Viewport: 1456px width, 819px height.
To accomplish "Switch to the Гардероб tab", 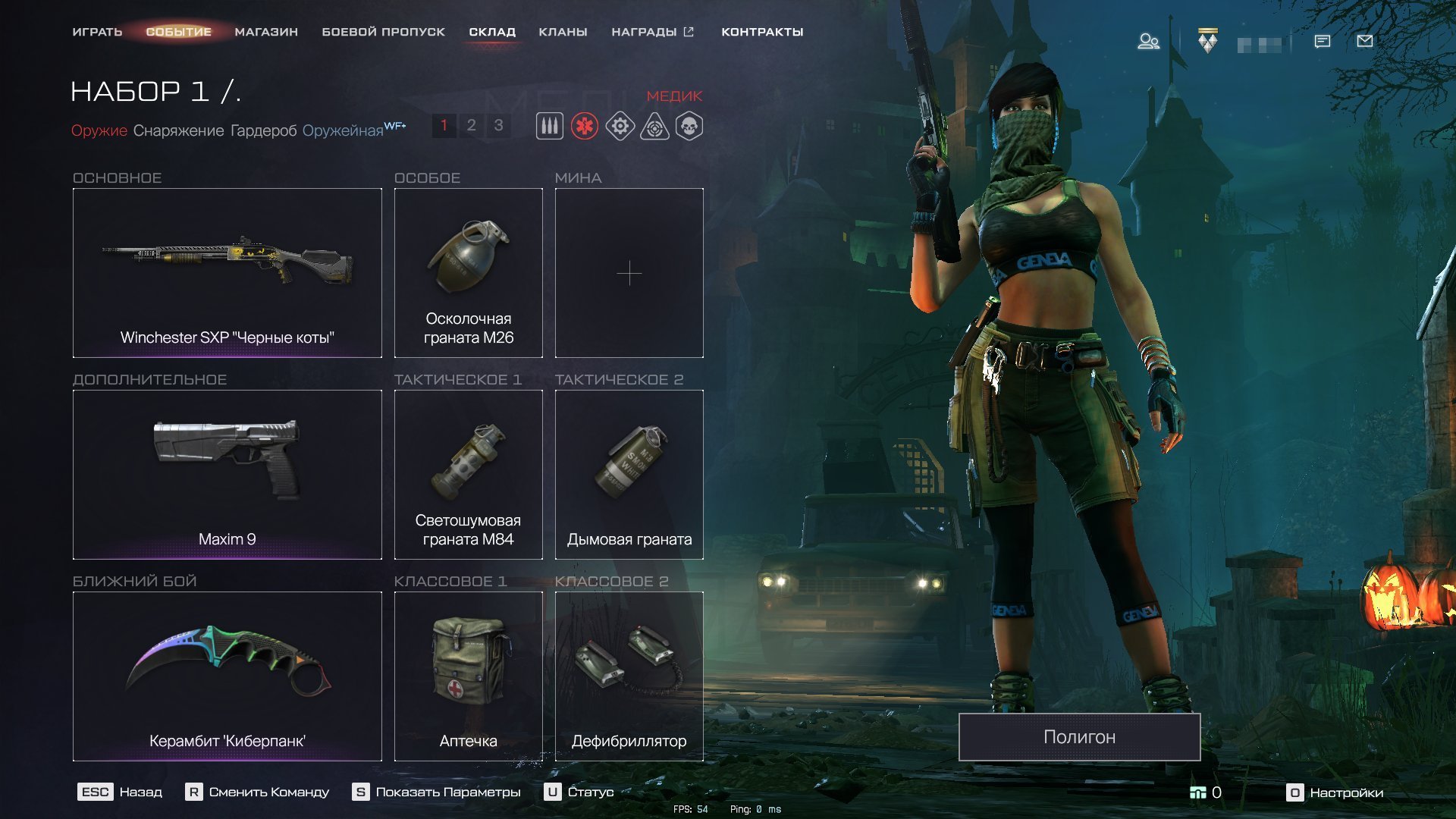I will (x=263, y=130).
